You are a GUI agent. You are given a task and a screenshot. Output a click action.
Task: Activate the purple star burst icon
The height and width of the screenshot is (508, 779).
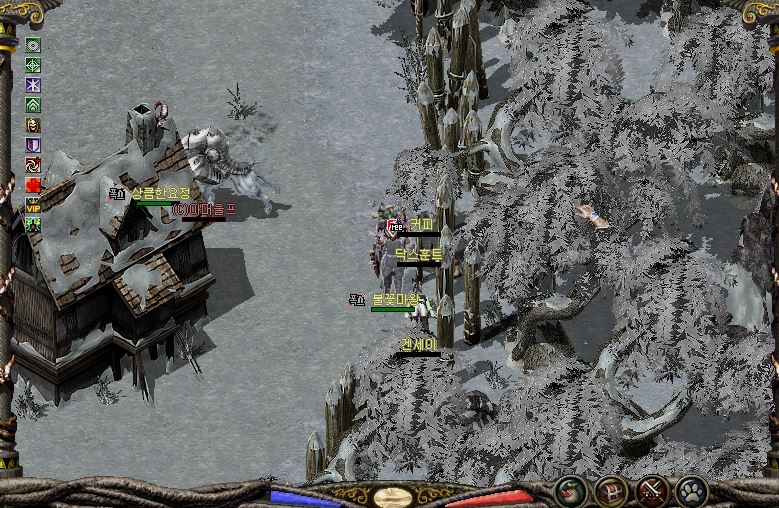tap(33, 85)
